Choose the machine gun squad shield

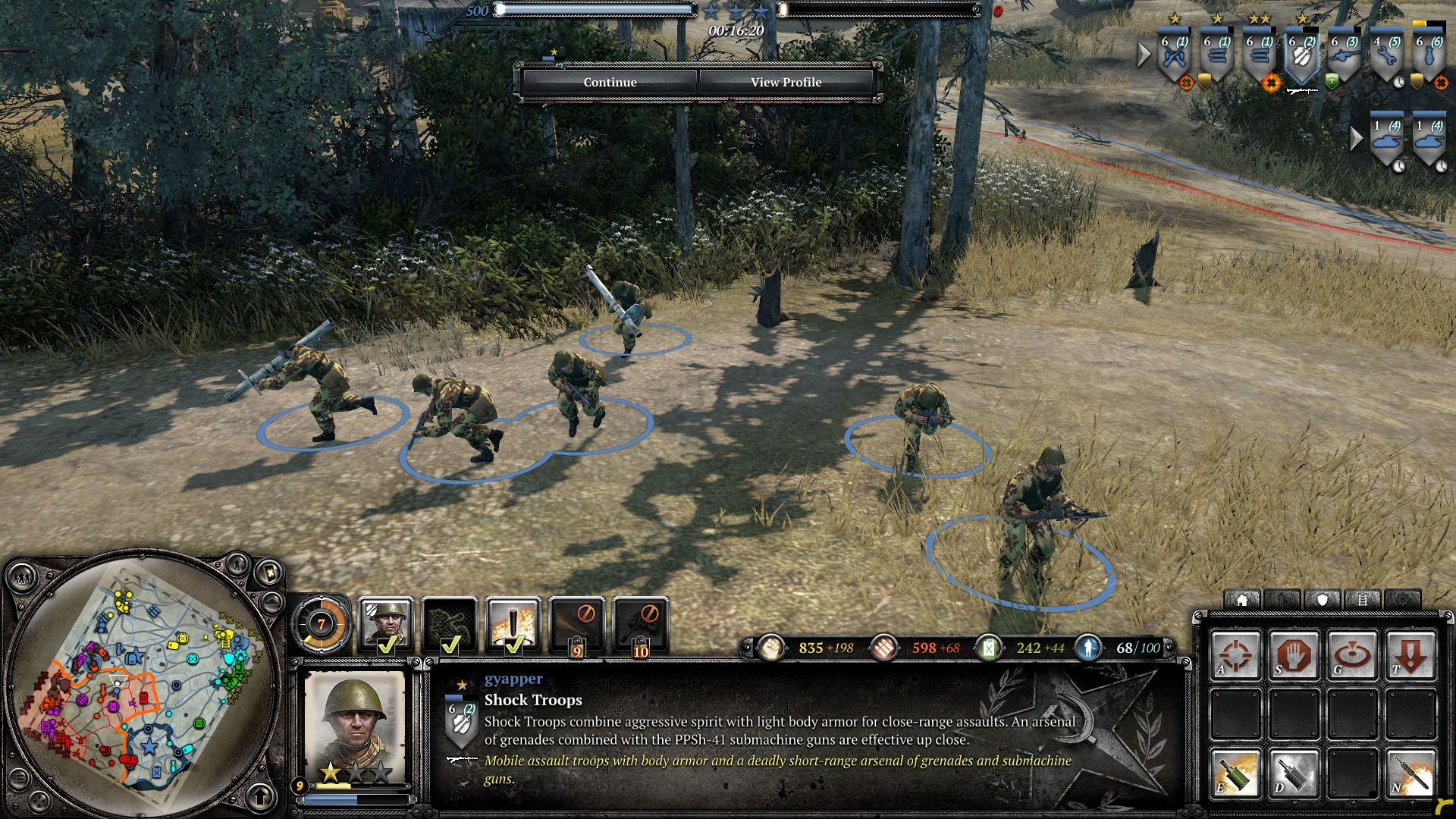[1344, 57]
